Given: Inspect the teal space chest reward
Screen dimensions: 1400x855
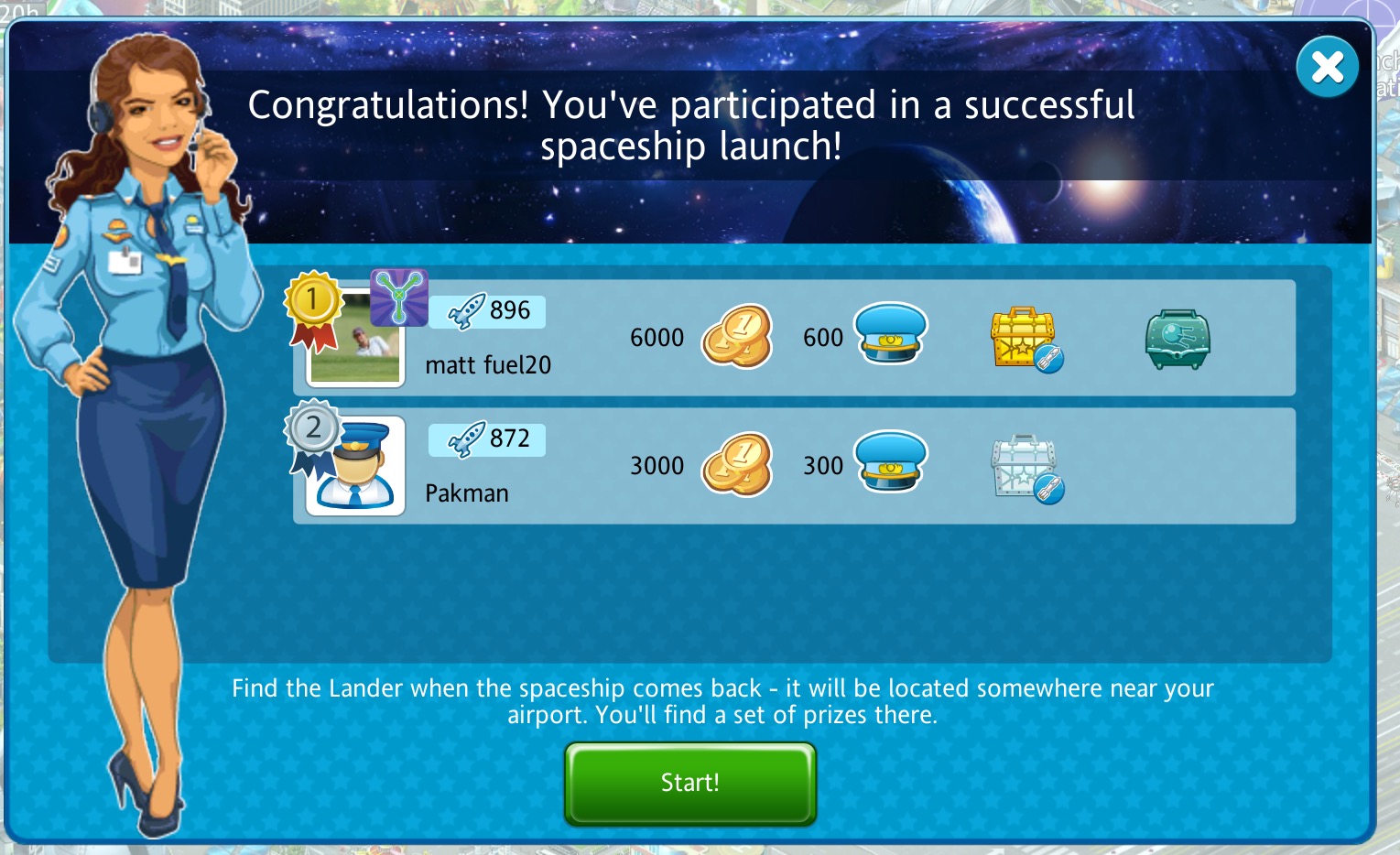Looking at the screenshot, I should 1178,339.
